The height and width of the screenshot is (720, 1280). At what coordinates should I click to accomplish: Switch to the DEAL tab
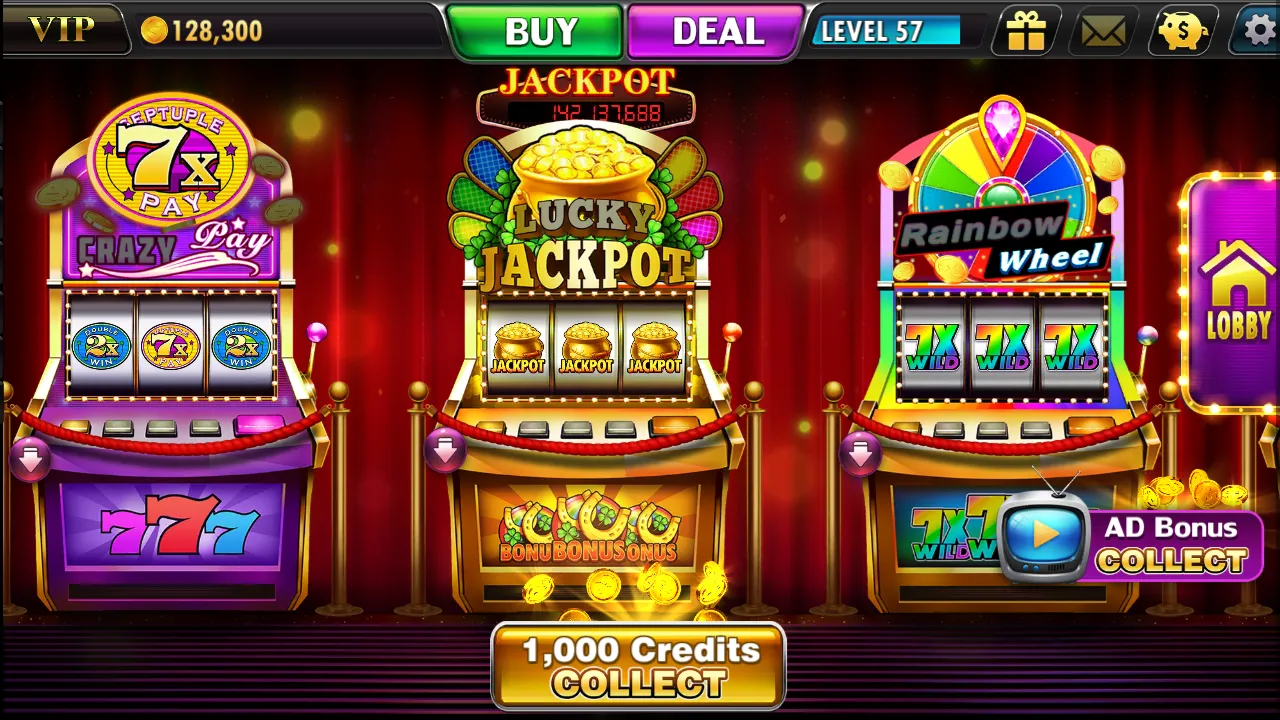pyautogui.click(x=714, y=30)
